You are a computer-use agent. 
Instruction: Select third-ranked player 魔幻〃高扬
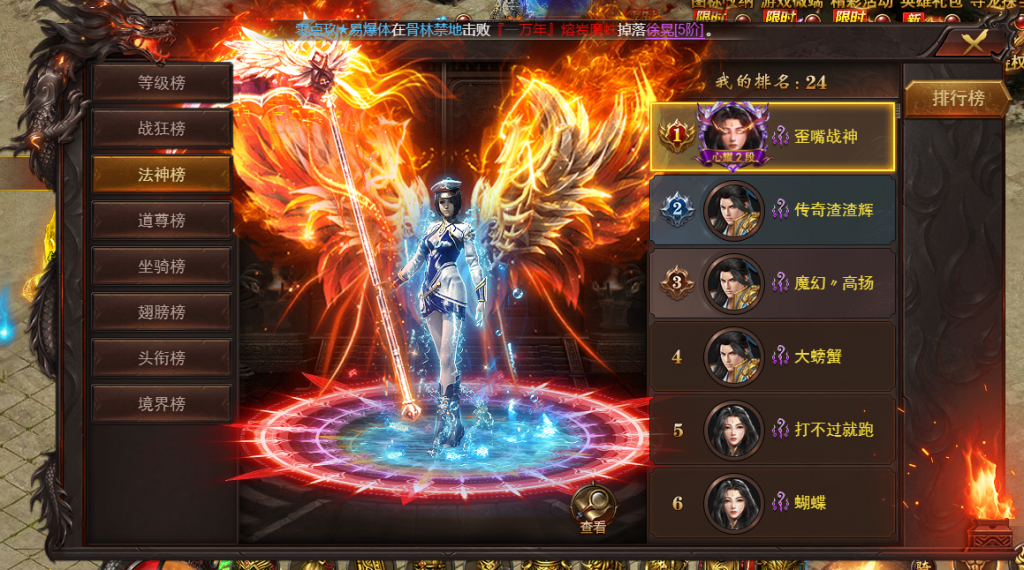772,283
